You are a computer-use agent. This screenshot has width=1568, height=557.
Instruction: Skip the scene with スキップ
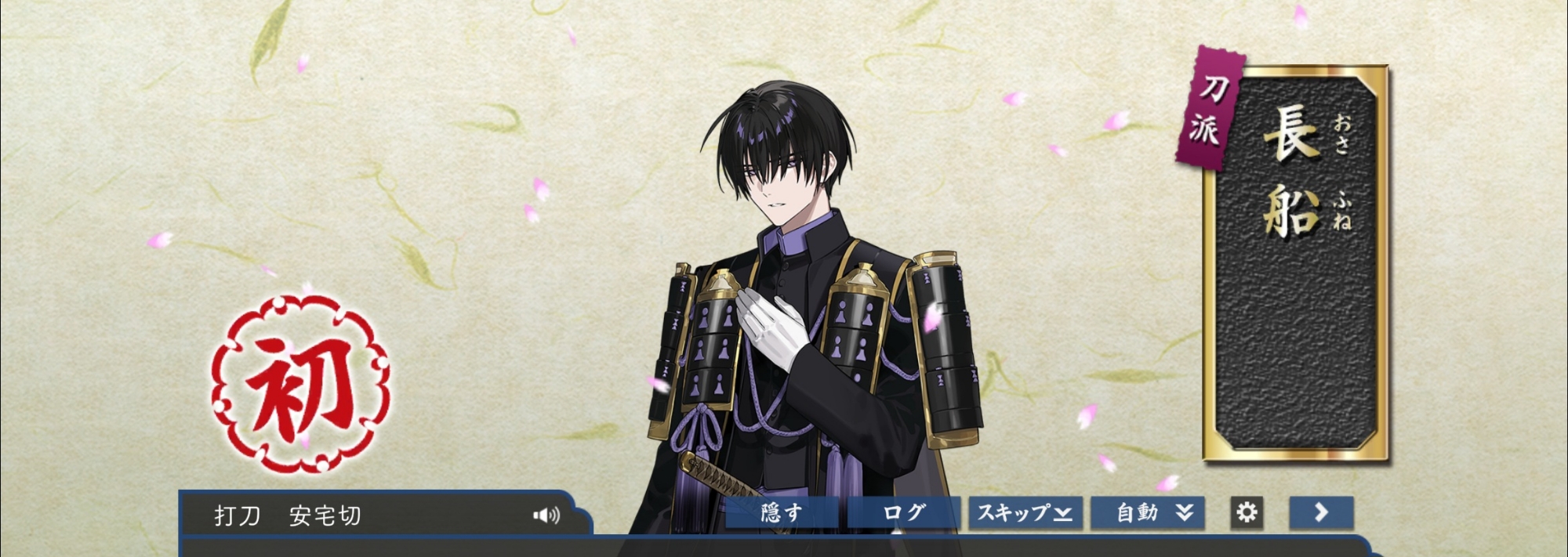tap(1025, 513)
